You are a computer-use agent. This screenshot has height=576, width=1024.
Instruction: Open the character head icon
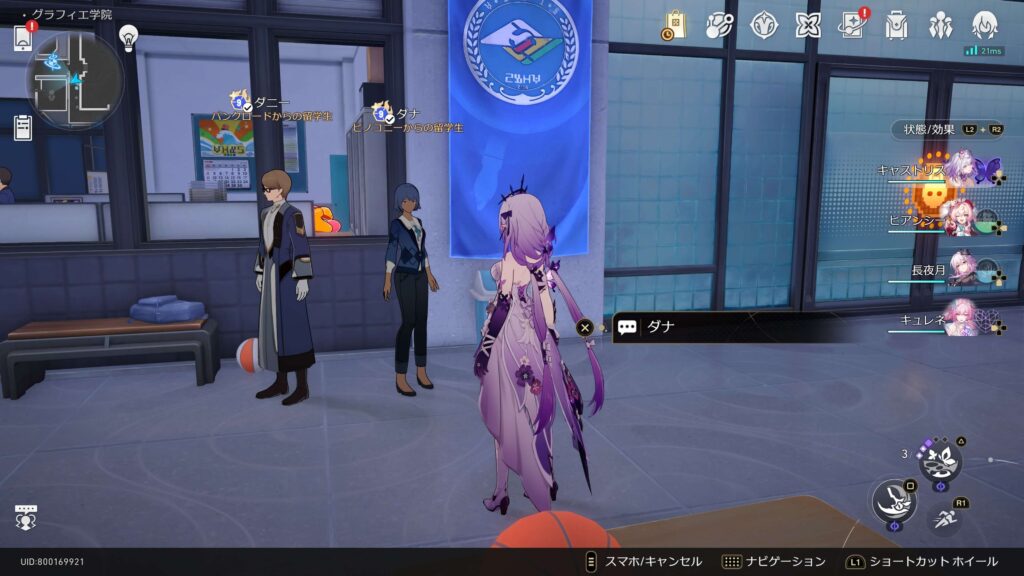click(985, 25)
